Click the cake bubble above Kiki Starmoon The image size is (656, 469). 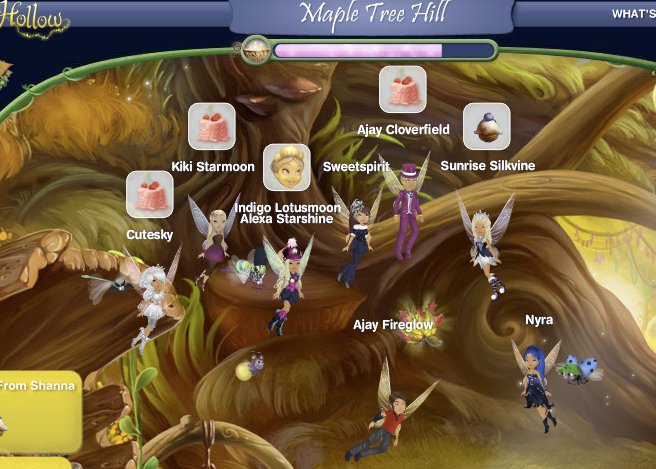(x=212, y=127)
